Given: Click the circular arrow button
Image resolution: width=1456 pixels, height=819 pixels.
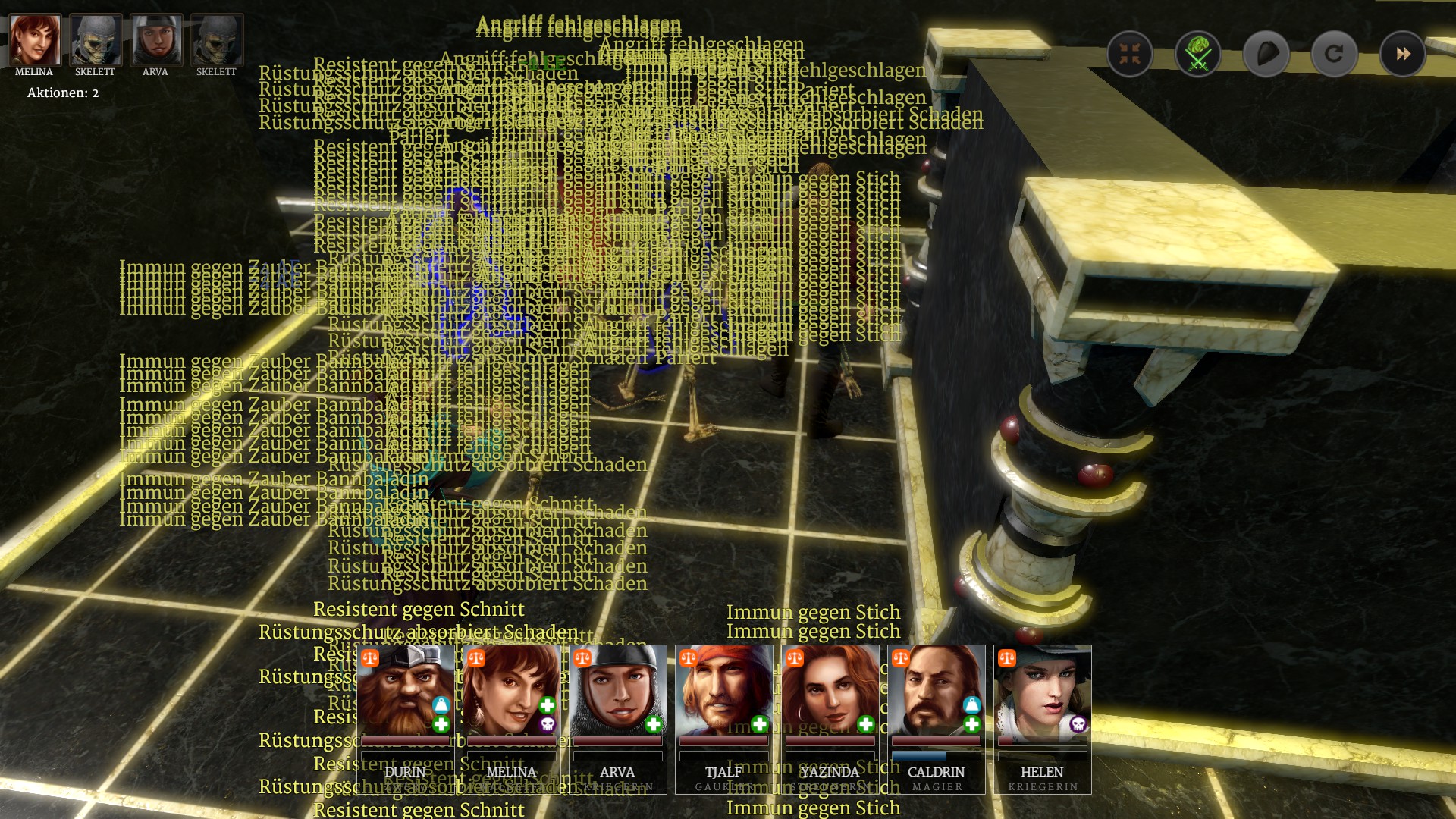Looking at the screenshot, I should pos(1334,54).
